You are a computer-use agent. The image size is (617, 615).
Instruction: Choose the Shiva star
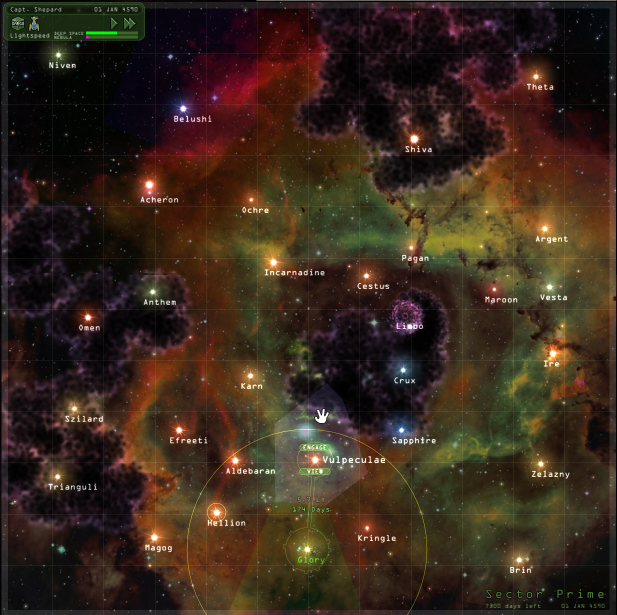[413, 139]
